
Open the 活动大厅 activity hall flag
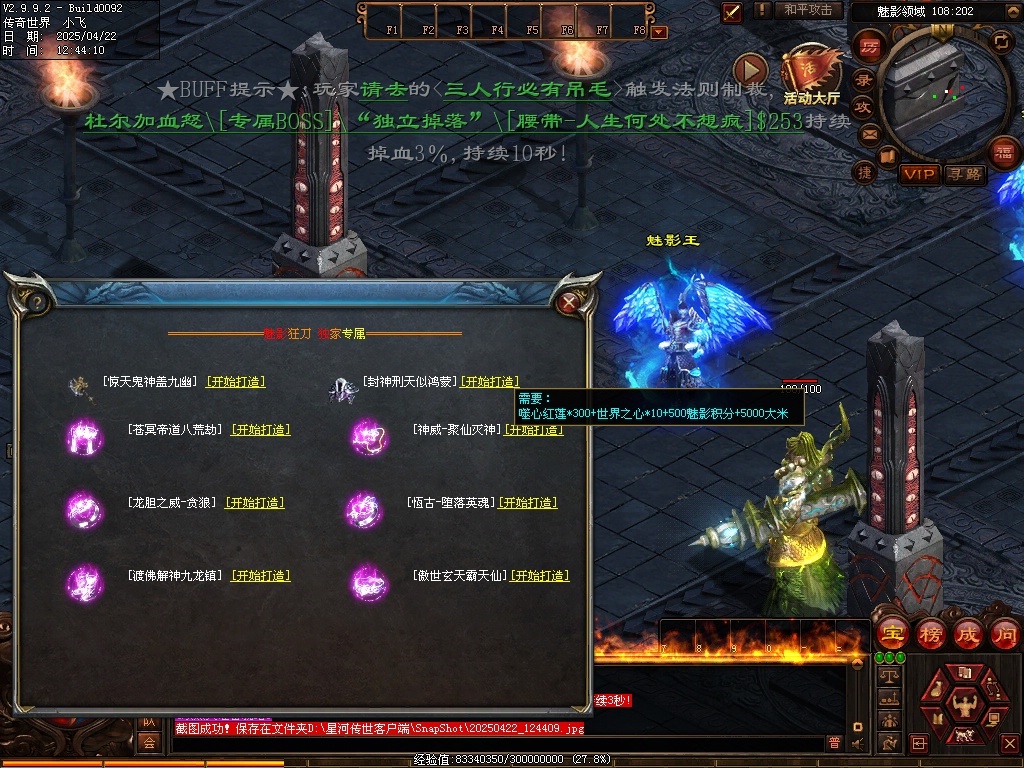point(812,72)
